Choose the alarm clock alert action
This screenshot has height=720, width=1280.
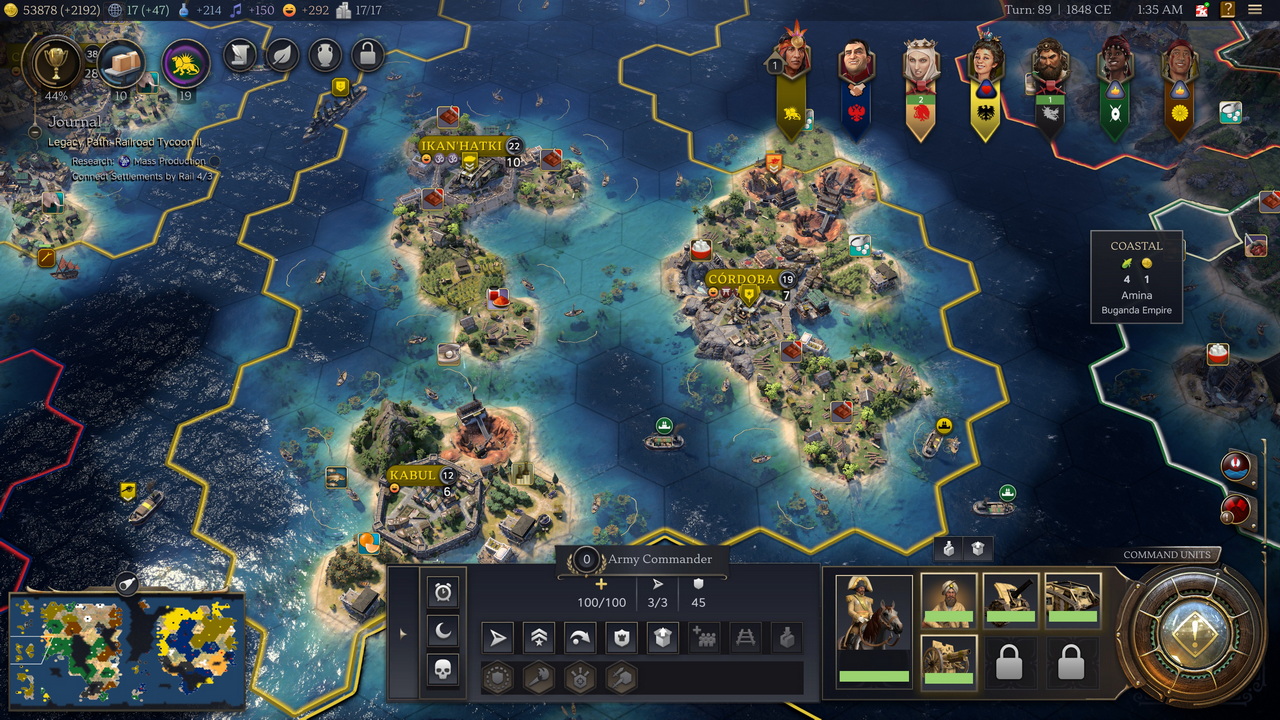[x=443, y=592]
